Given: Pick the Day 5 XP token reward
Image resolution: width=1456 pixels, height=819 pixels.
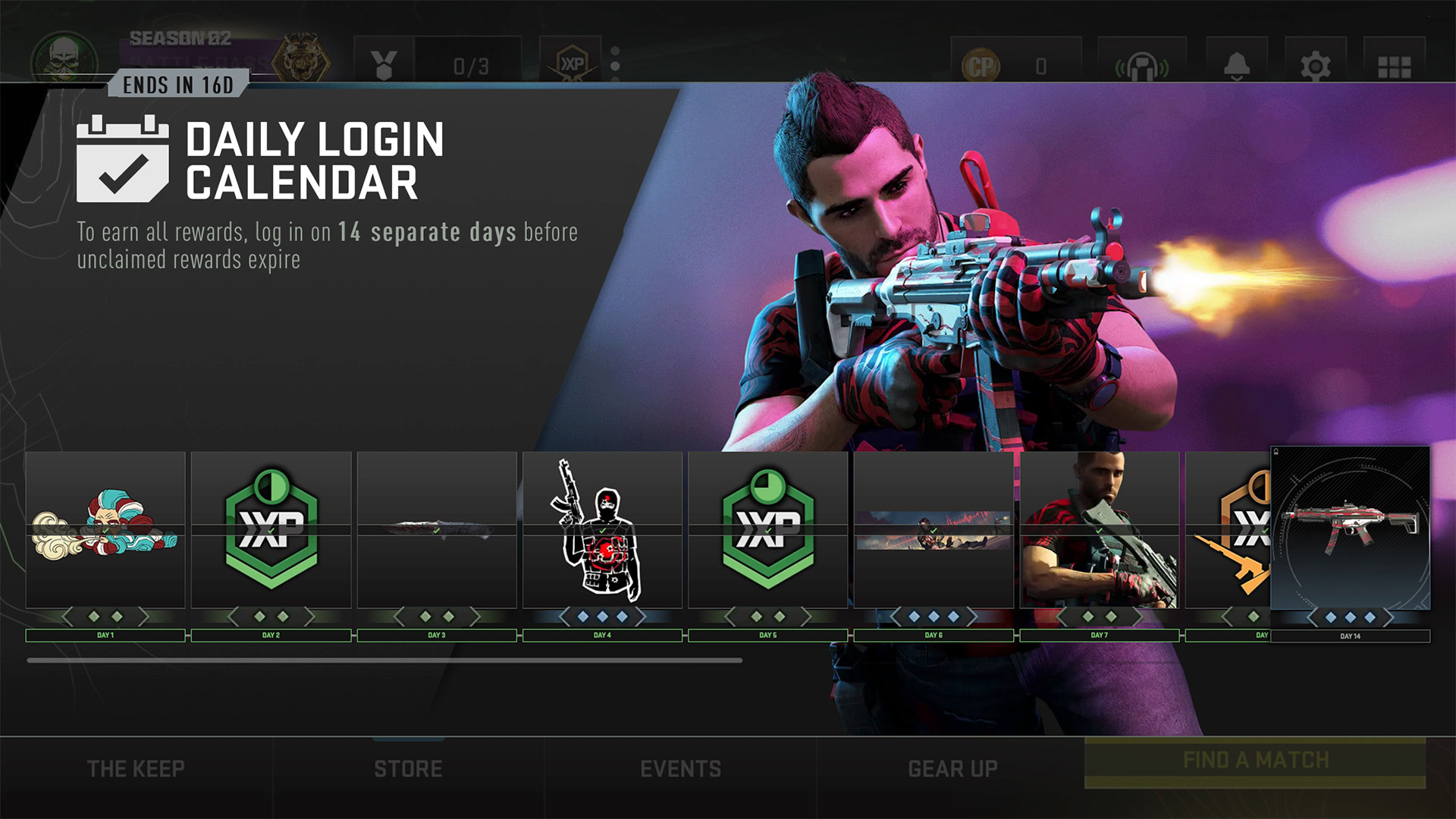Looking at the screenshot, I should (x=767, y=530).
